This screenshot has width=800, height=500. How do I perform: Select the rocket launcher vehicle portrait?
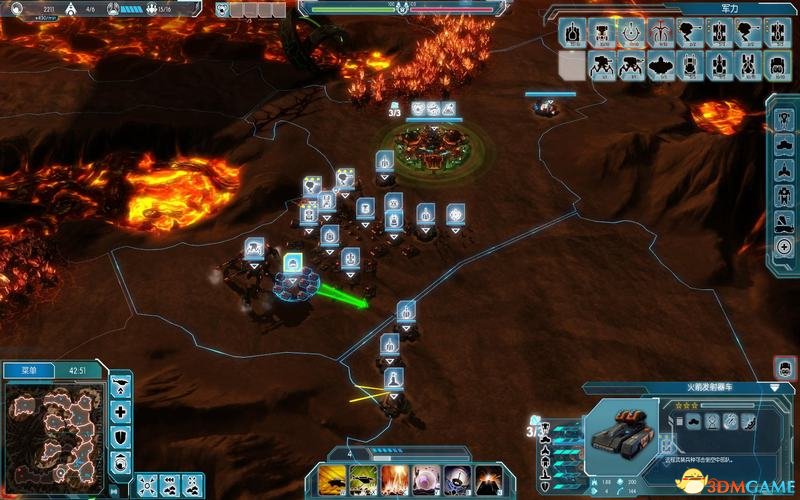tap(622, 432)
